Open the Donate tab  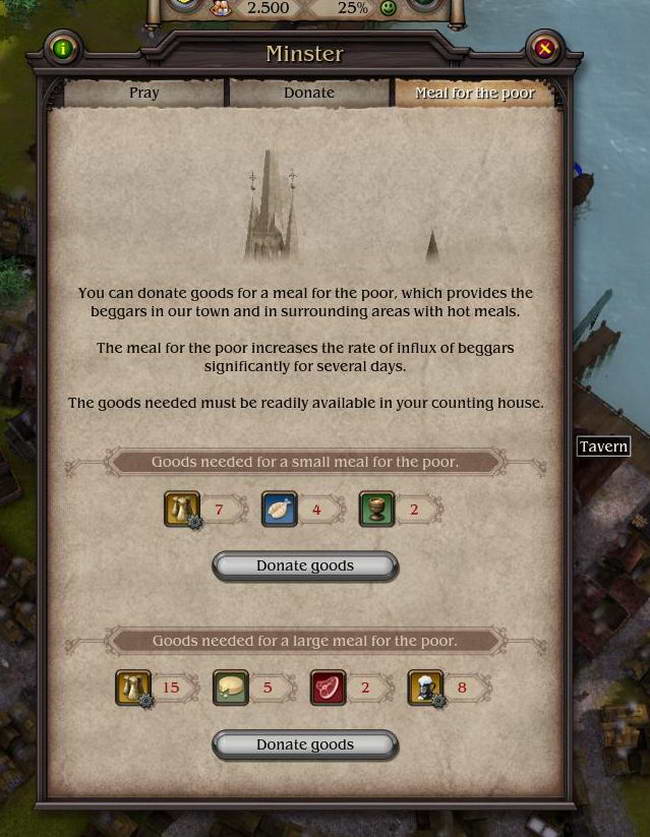[309, 93]
